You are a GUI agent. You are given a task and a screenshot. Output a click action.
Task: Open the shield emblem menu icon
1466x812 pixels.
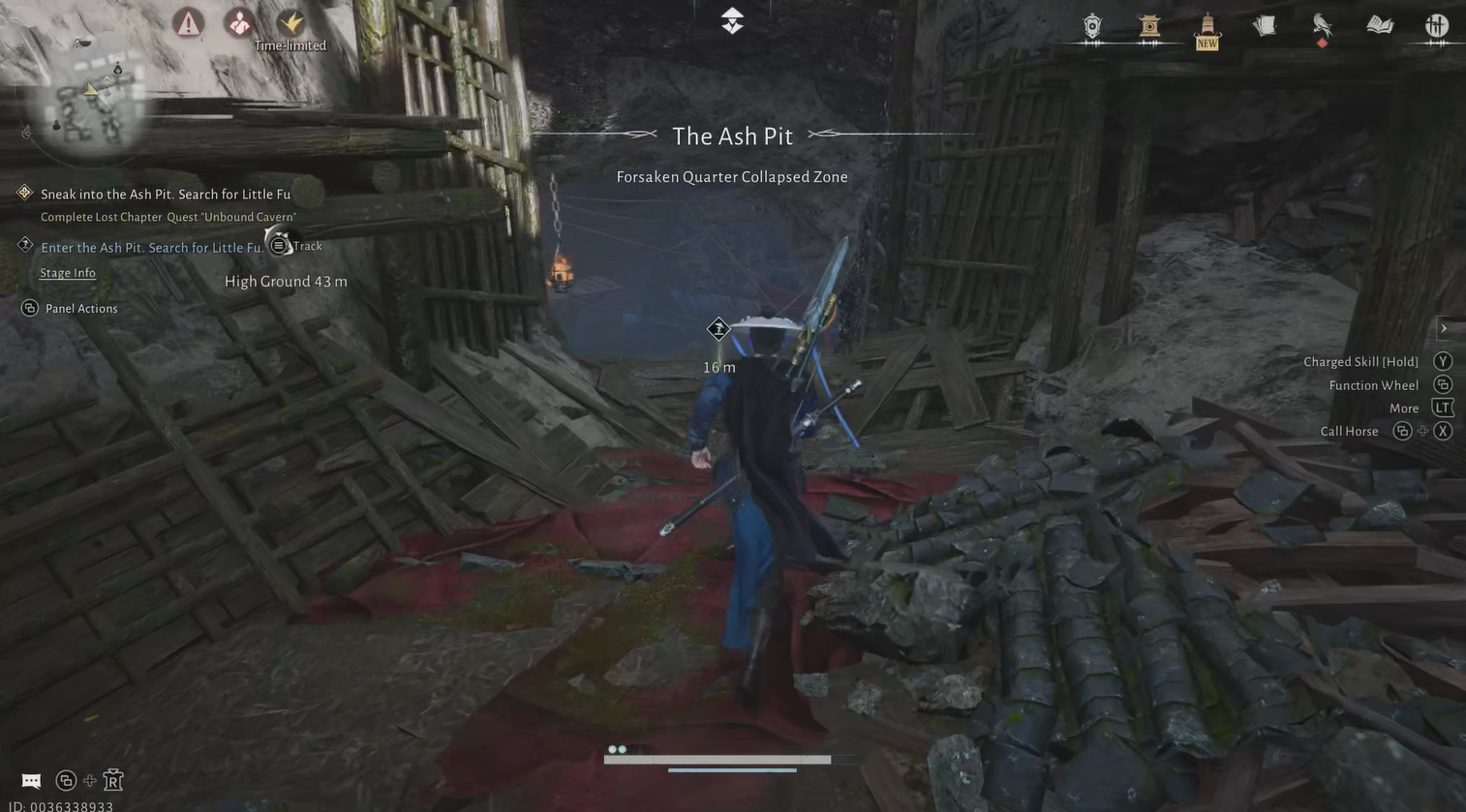(x=1092, y=26)
